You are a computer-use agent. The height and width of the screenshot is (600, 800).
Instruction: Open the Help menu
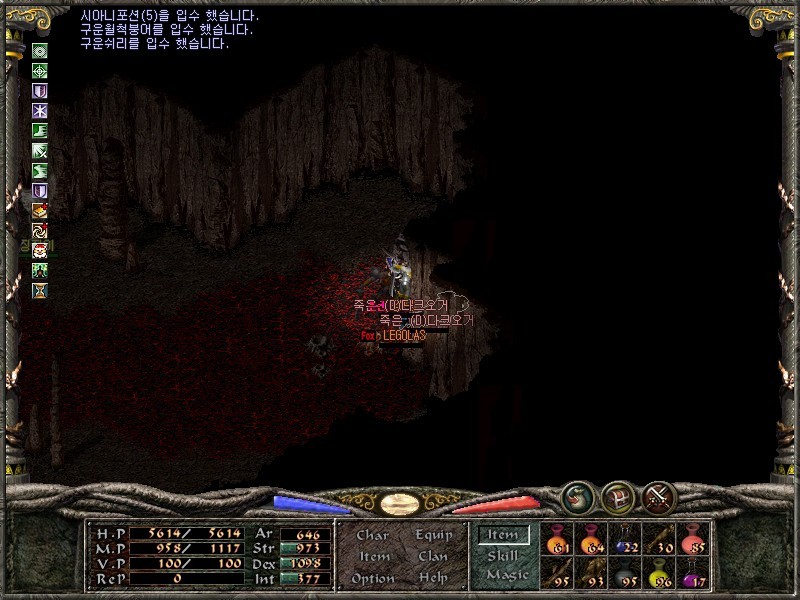[433, 578]
